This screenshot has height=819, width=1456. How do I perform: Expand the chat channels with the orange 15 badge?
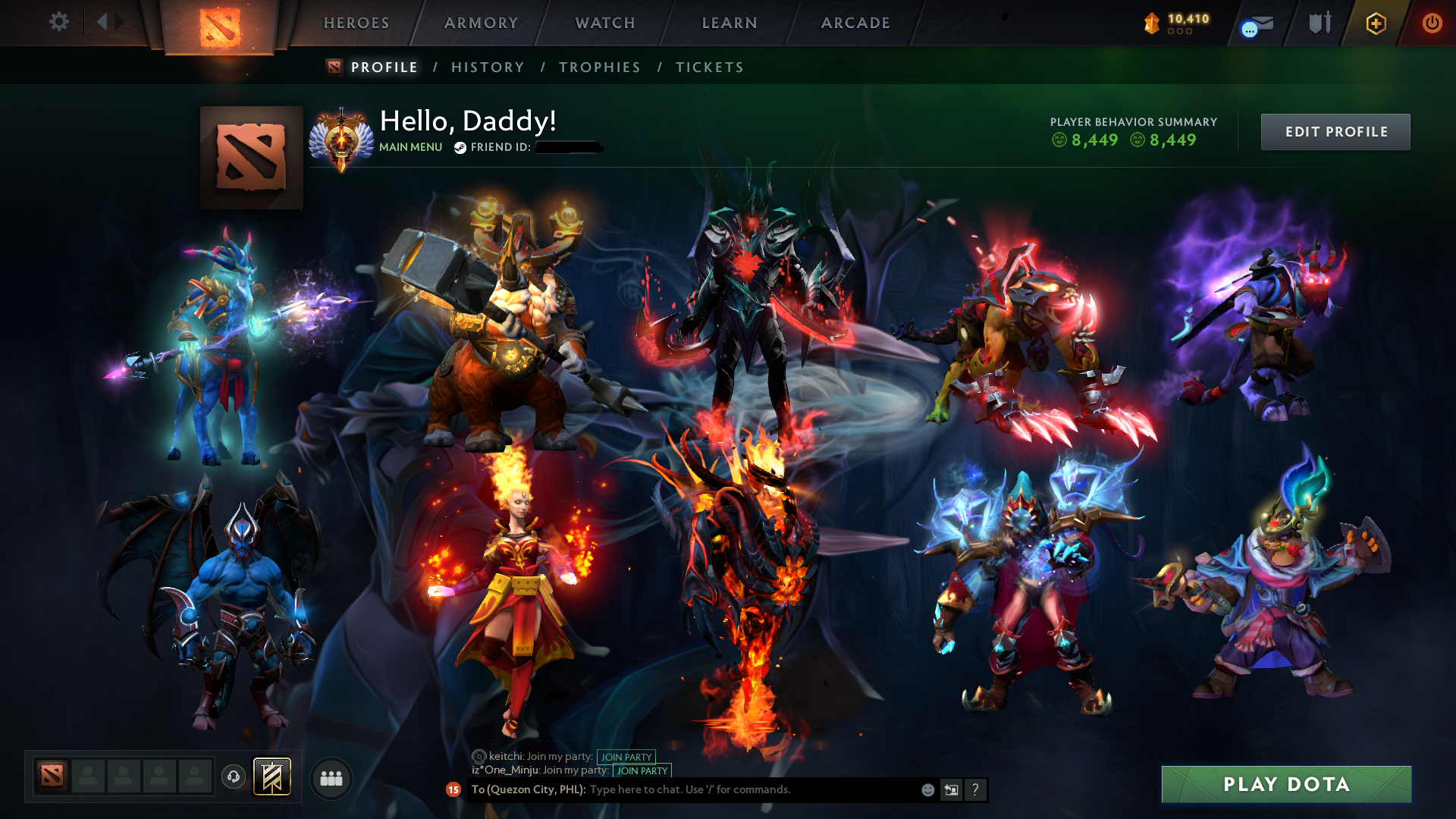(453, 789)
